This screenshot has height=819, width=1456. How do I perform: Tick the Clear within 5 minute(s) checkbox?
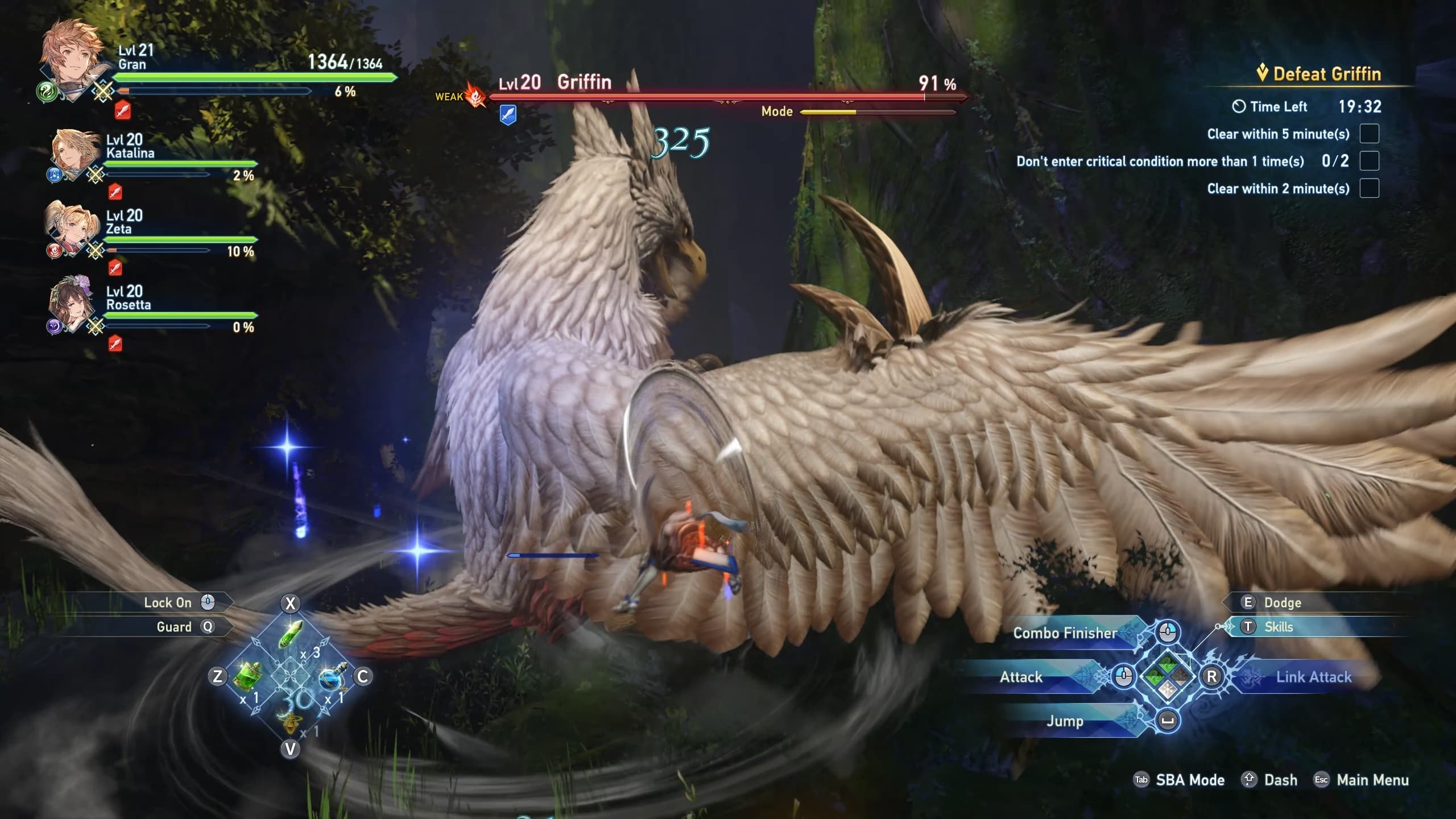(1369, 134)
